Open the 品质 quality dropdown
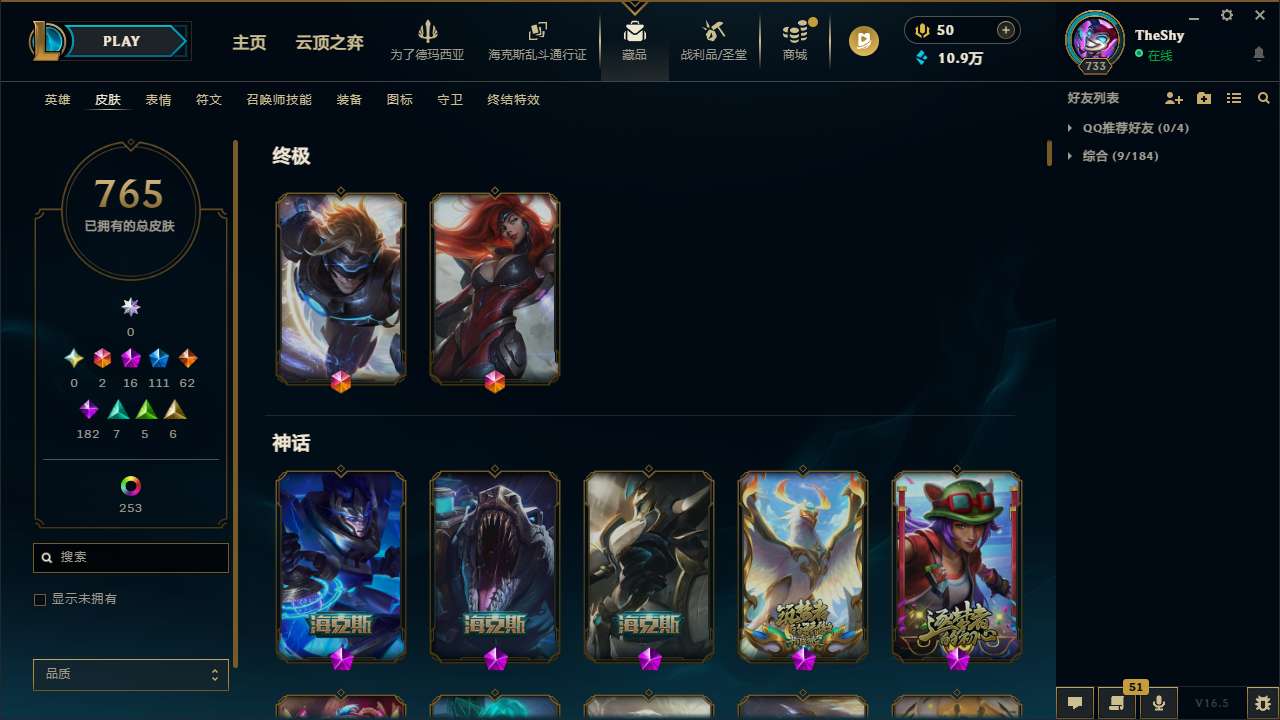The image size is (1280, 720). click(130, 674)
